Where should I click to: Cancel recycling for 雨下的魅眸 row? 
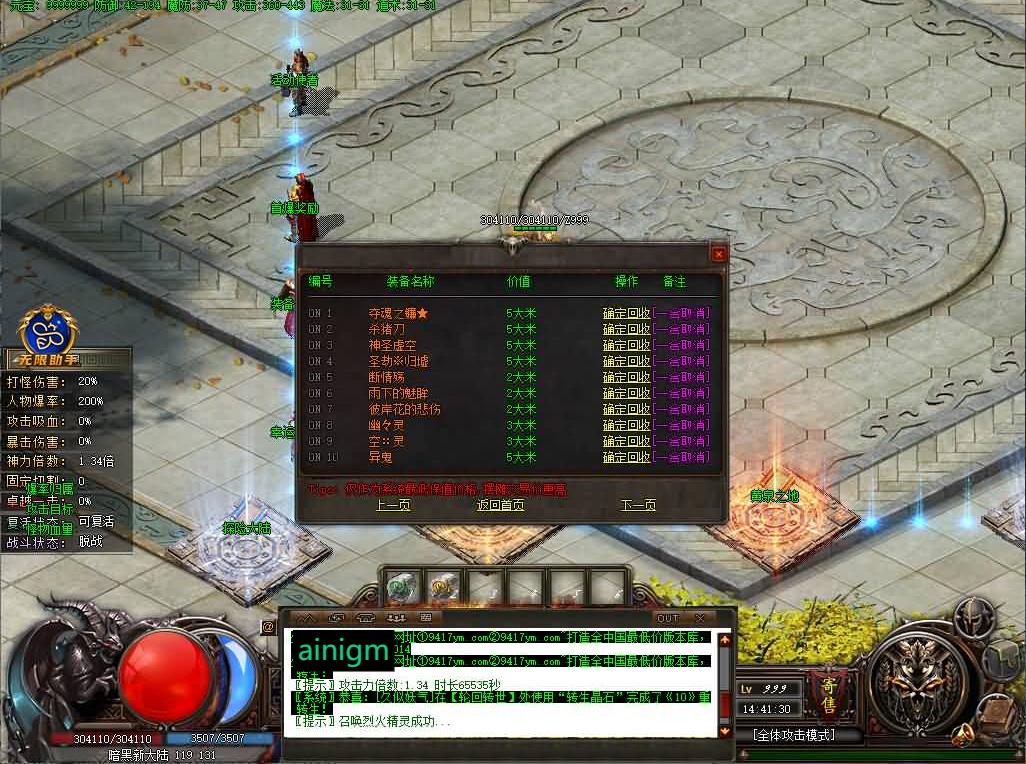(x=681, y=393)
